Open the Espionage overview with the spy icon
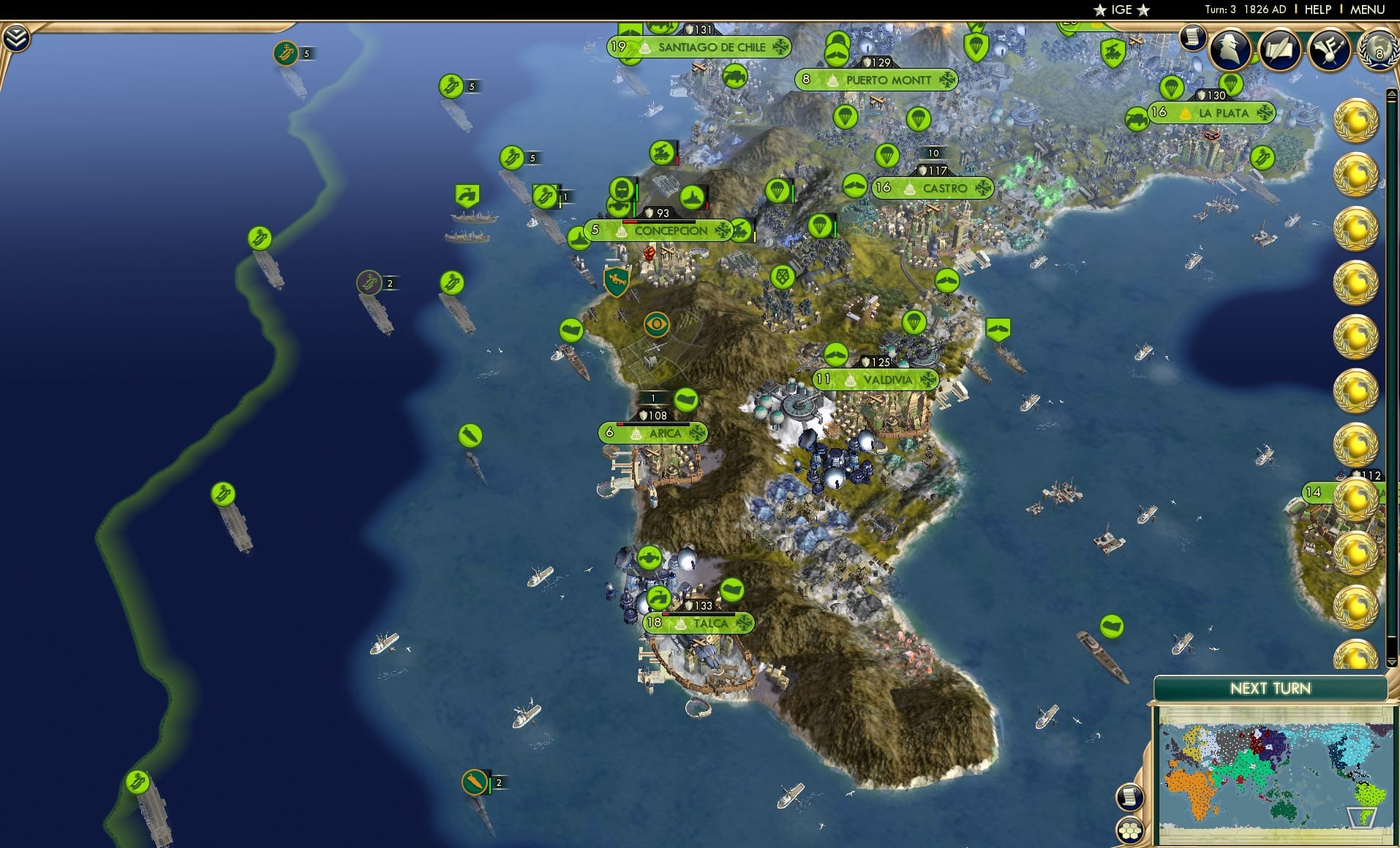This screenshot has width=1400, height=848. coord(1230,50)
